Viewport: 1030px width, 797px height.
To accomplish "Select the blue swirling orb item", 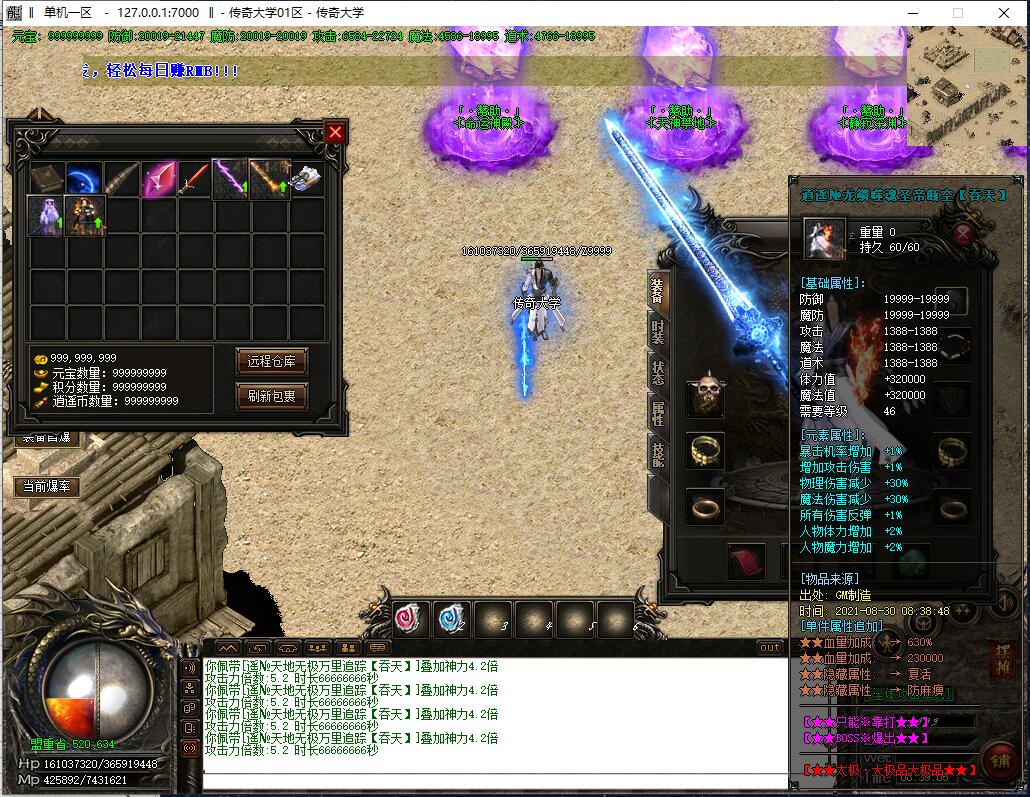I will pos(84,180).
